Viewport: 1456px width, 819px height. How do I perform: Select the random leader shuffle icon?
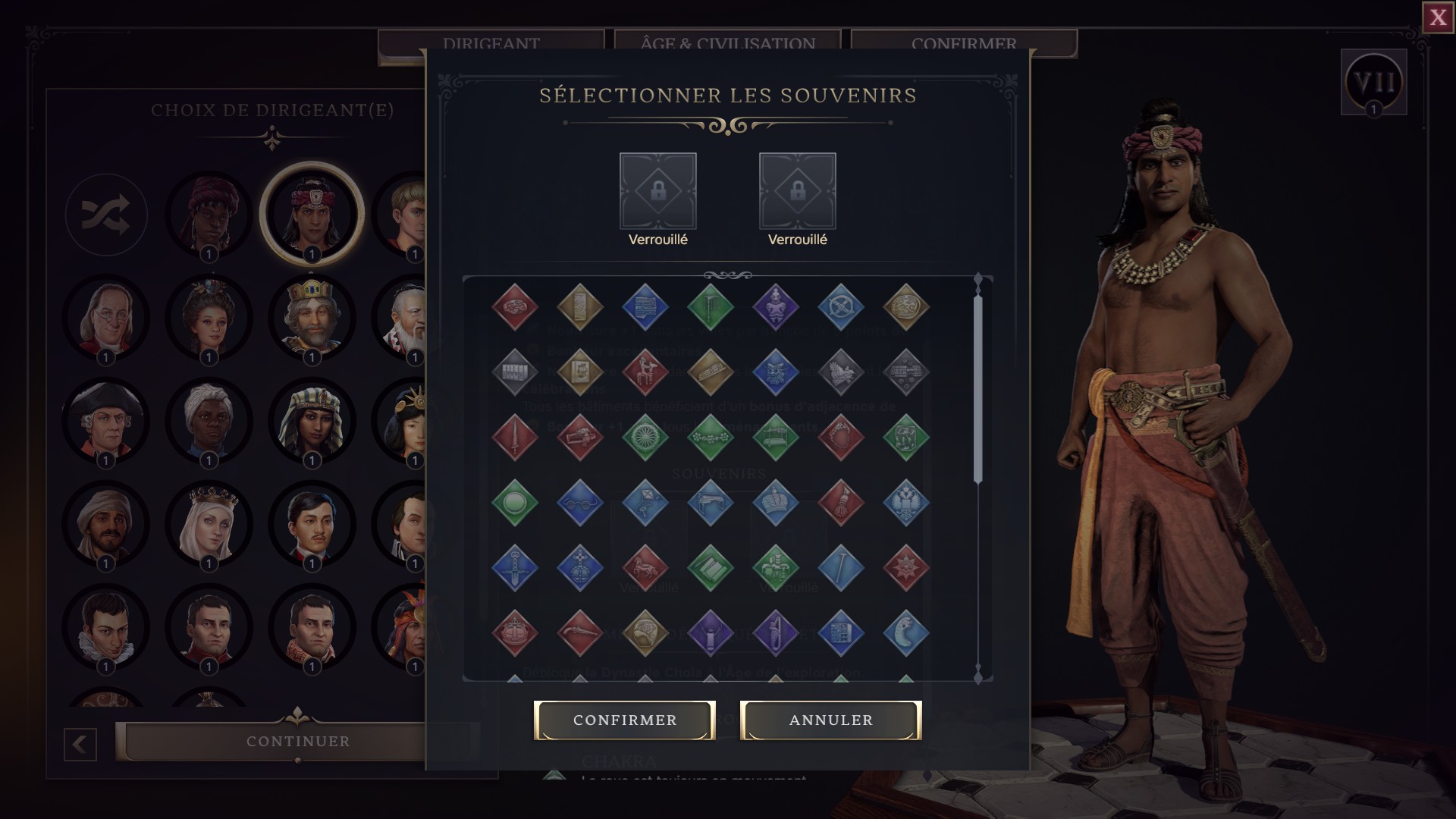106,215
